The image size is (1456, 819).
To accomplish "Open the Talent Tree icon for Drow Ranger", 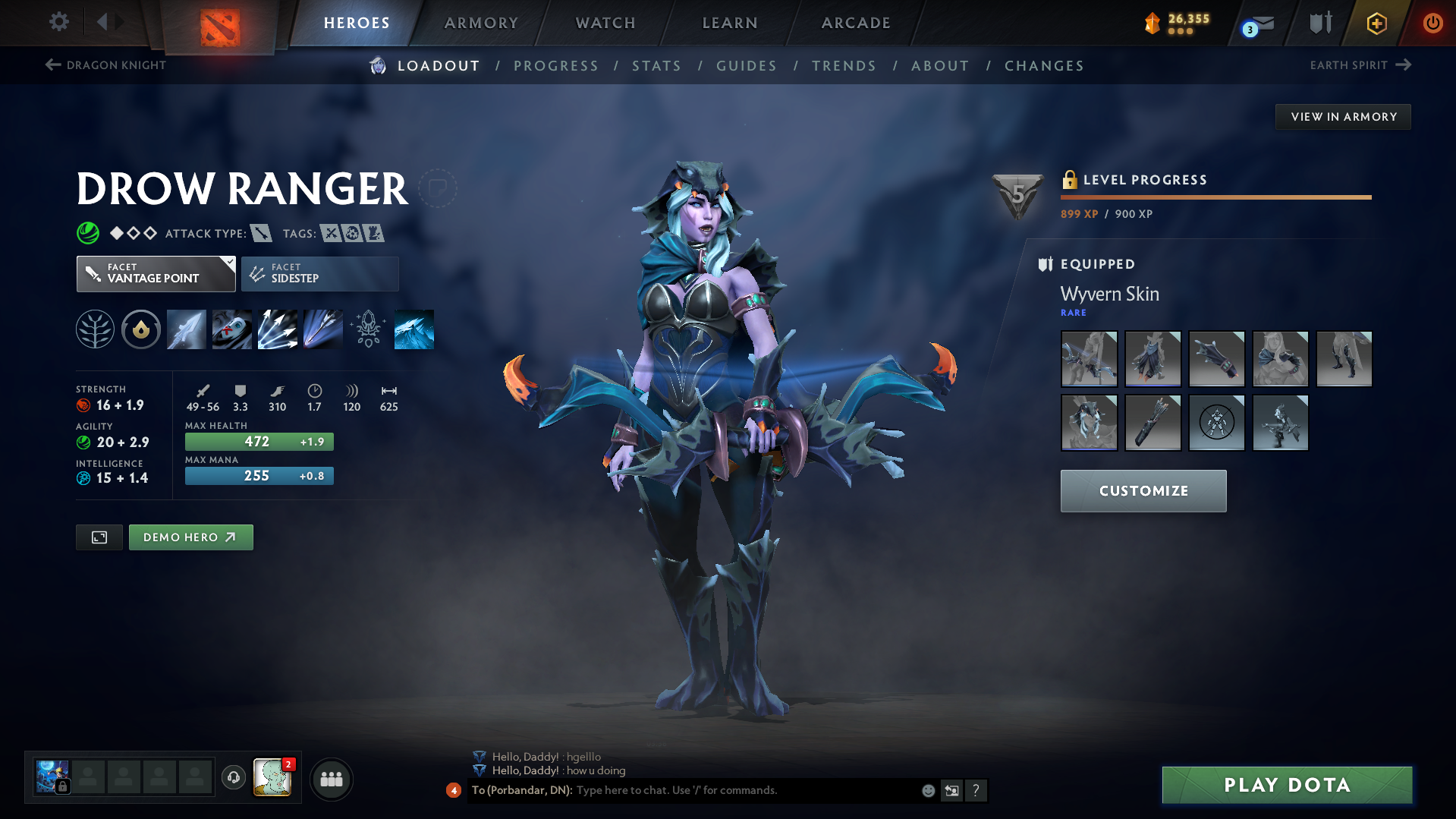I will coord(94,329).
